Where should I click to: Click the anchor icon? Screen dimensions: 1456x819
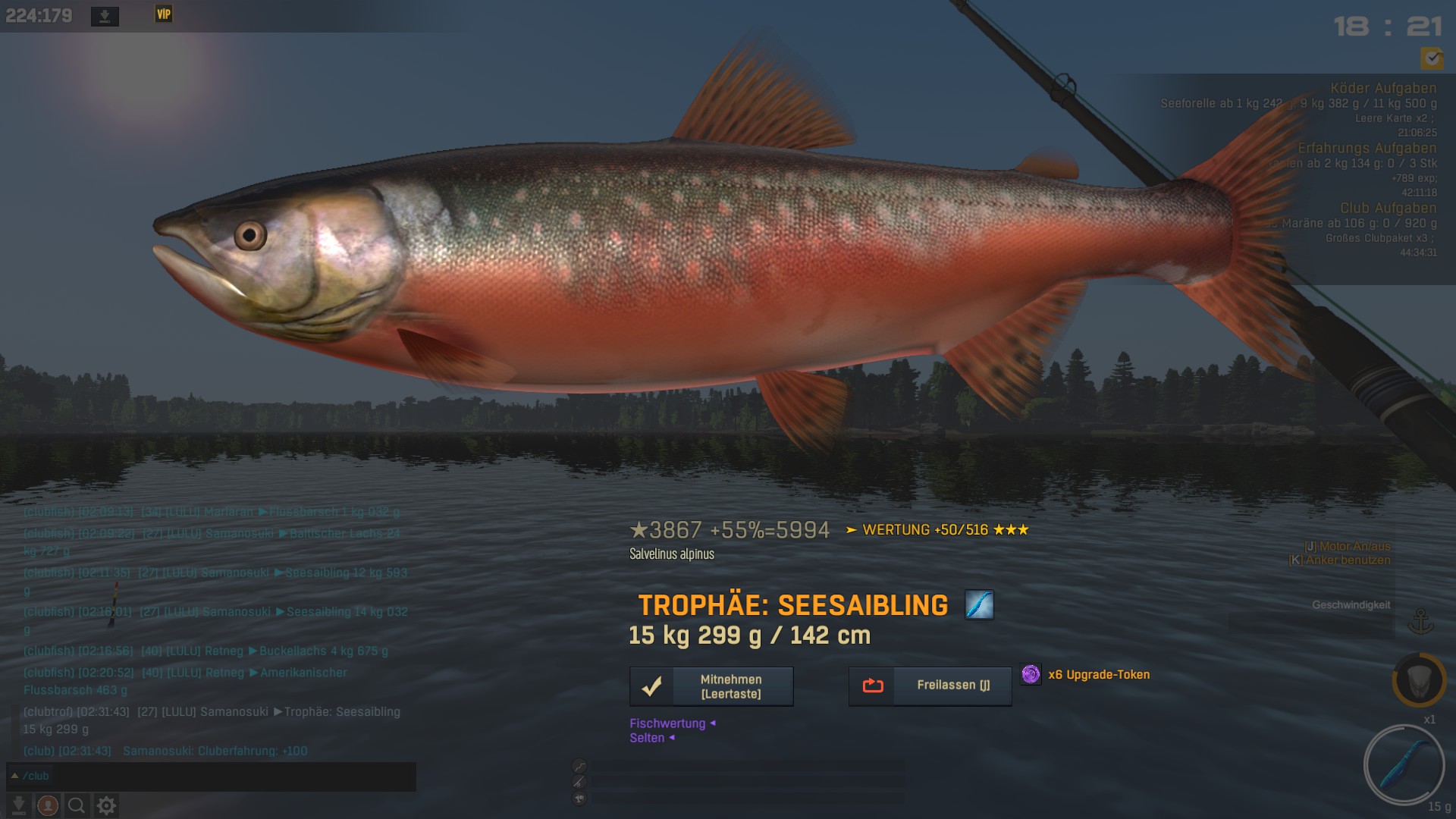tap(1420, 621)
